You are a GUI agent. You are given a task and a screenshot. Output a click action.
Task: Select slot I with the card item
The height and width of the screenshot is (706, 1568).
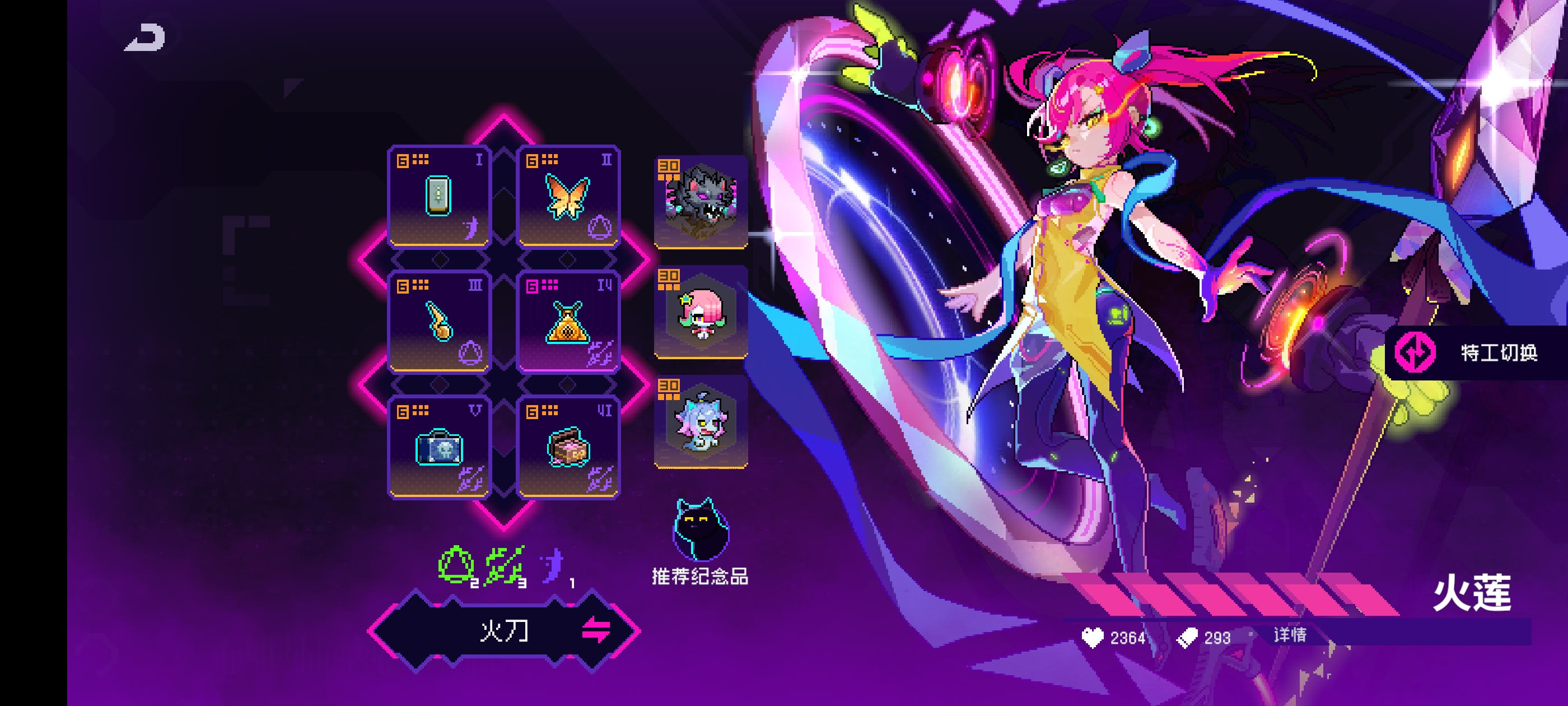[439, 197]
